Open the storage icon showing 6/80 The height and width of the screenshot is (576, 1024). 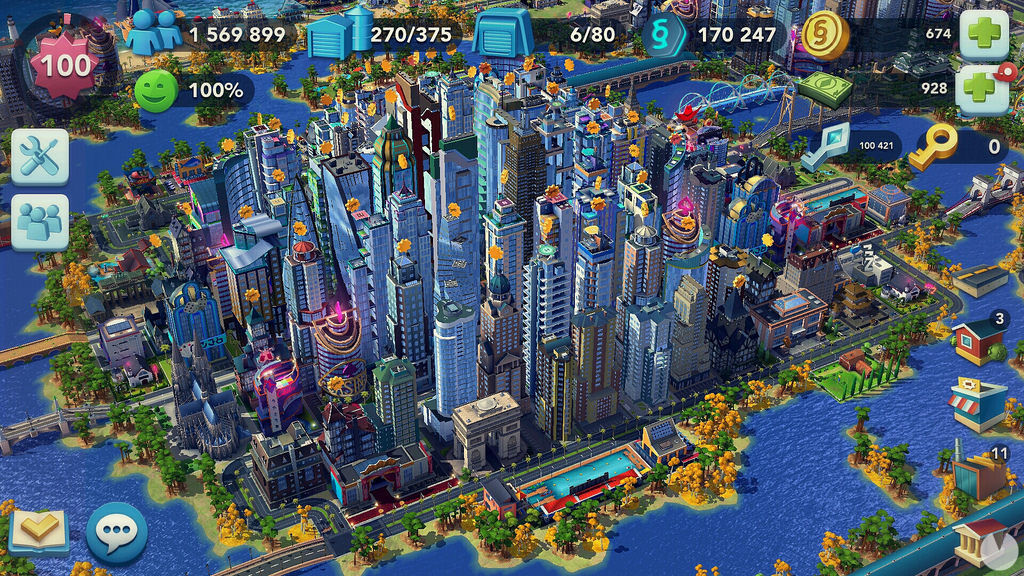[502, 35]
